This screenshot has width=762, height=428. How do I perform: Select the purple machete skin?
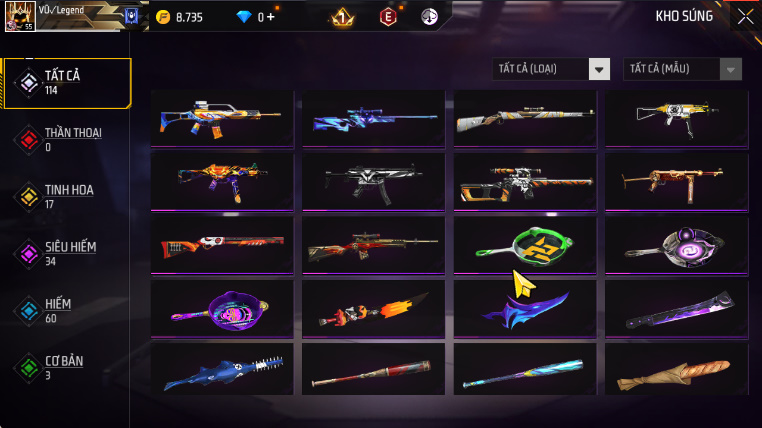tap(676, 310)
